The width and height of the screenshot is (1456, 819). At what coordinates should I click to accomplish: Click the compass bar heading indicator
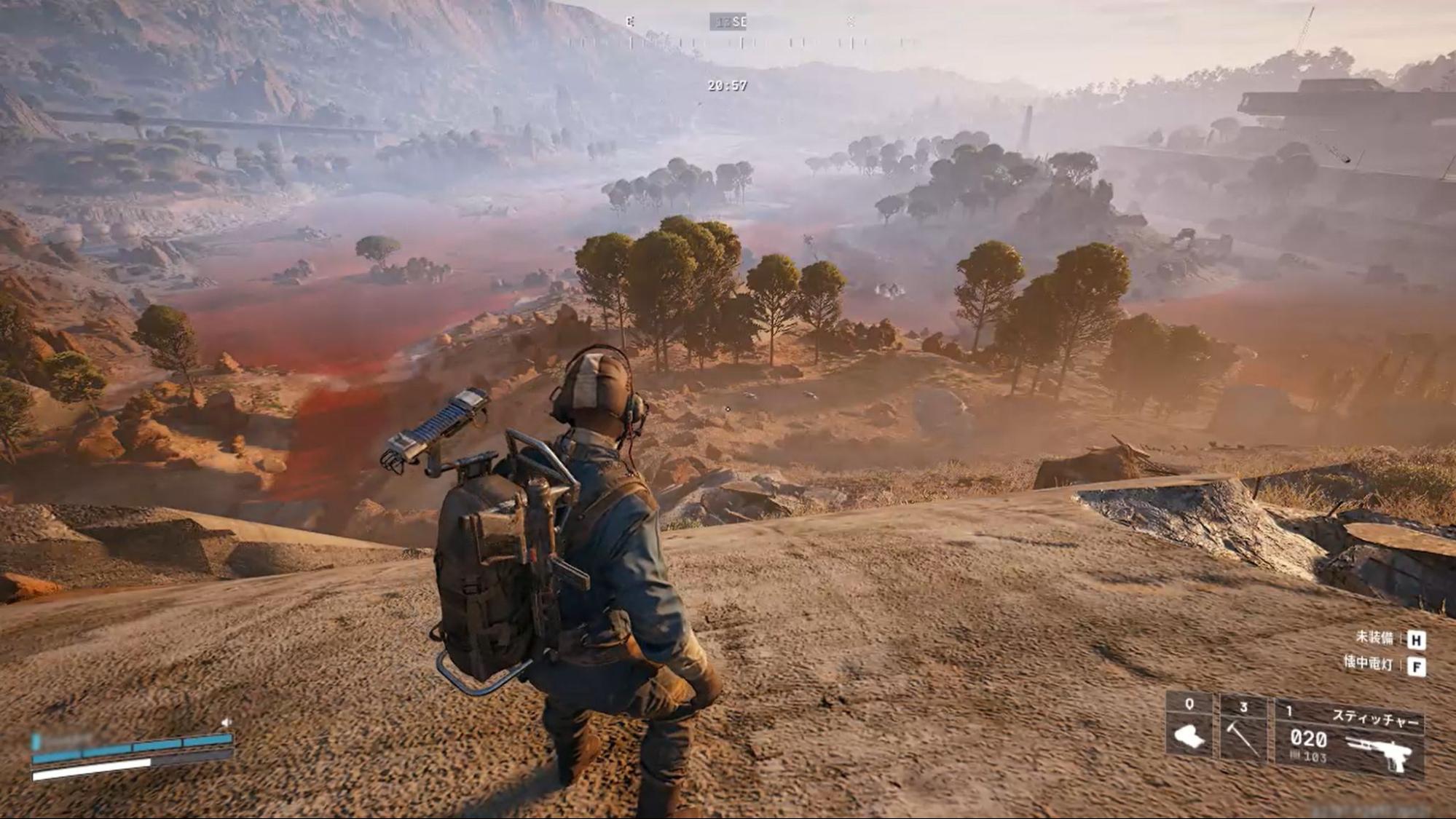(x=729, y=22)
